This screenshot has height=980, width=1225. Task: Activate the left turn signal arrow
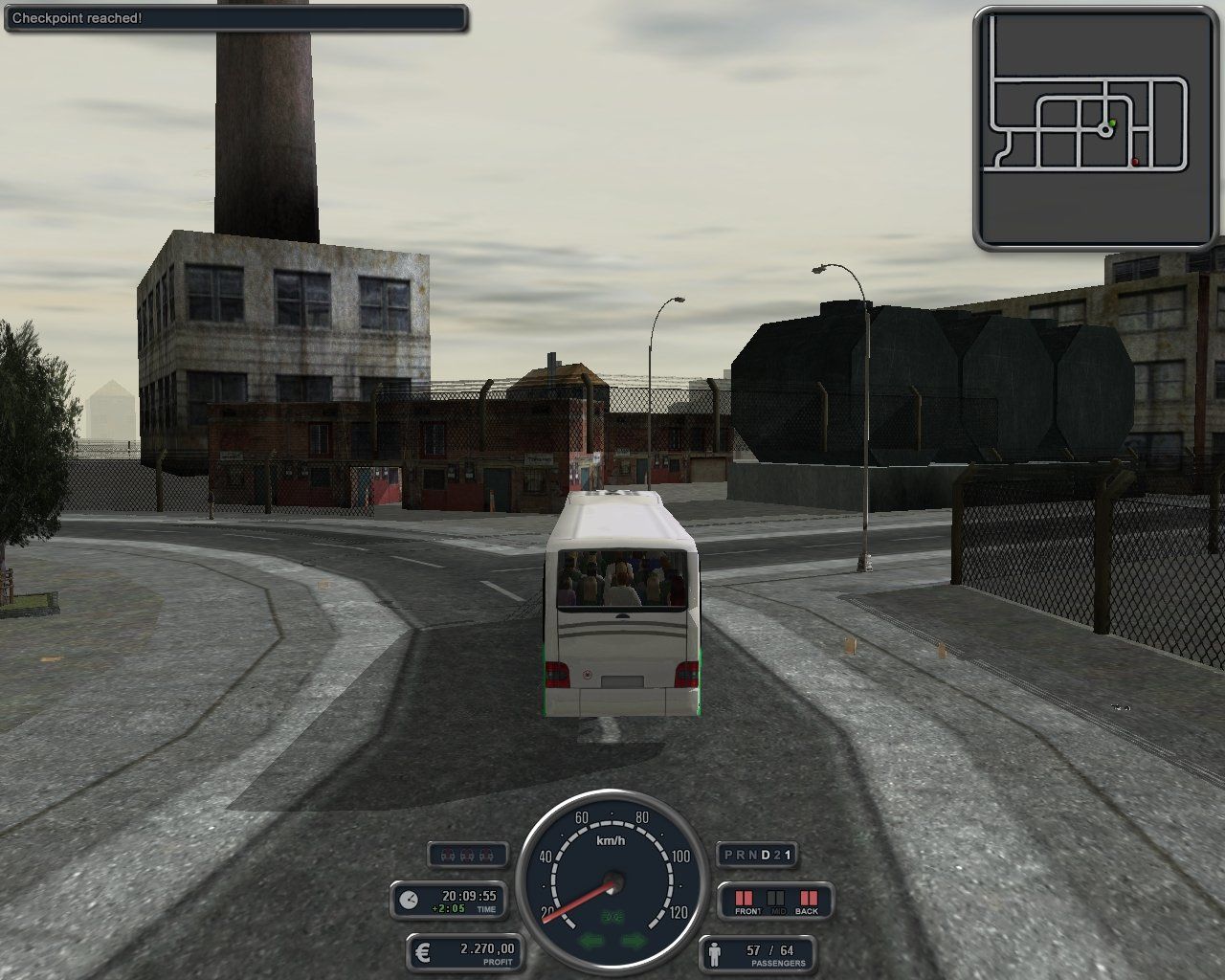click(590, 941)
